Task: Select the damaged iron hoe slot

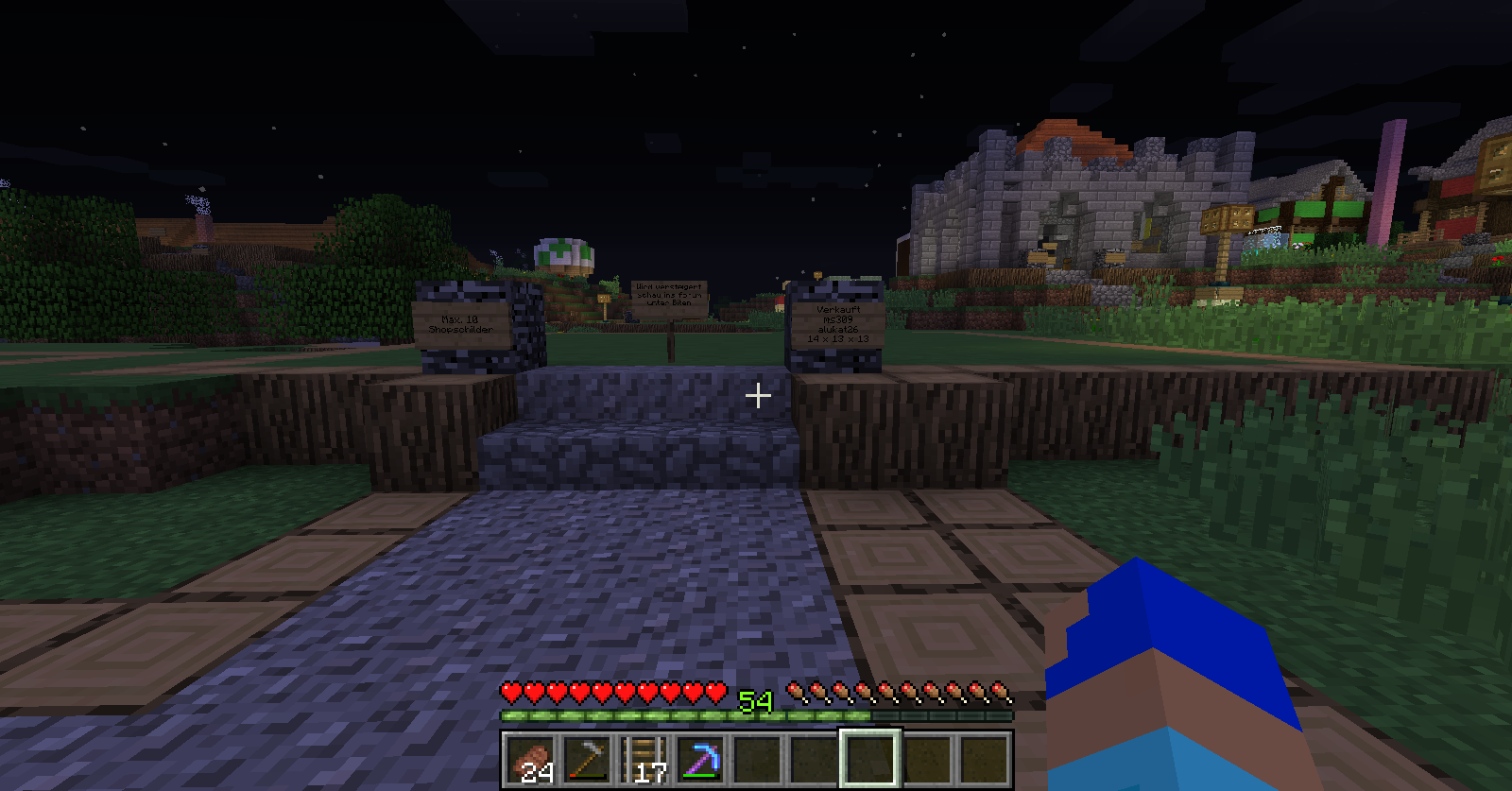Action: (x=588, y=759)
